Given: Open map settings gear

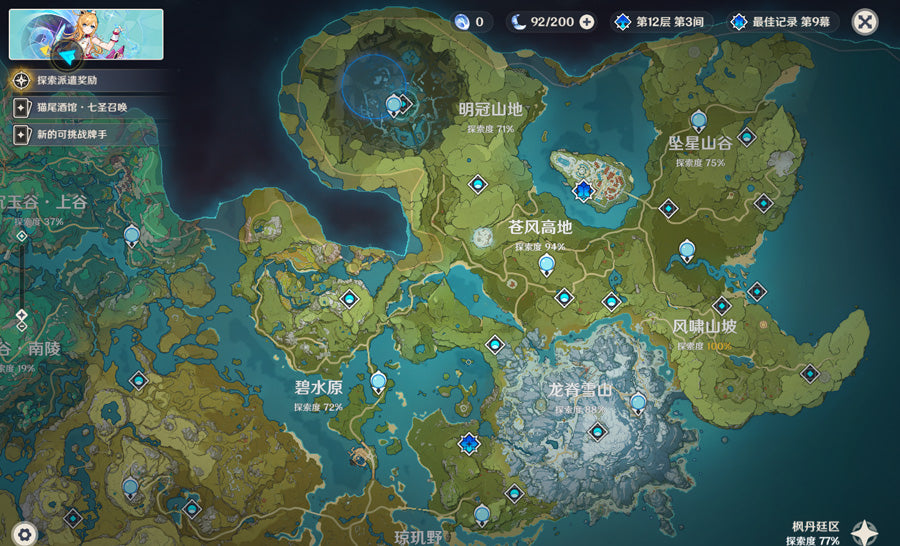Looking at the screenshot, I should click(x=24, y=534).
